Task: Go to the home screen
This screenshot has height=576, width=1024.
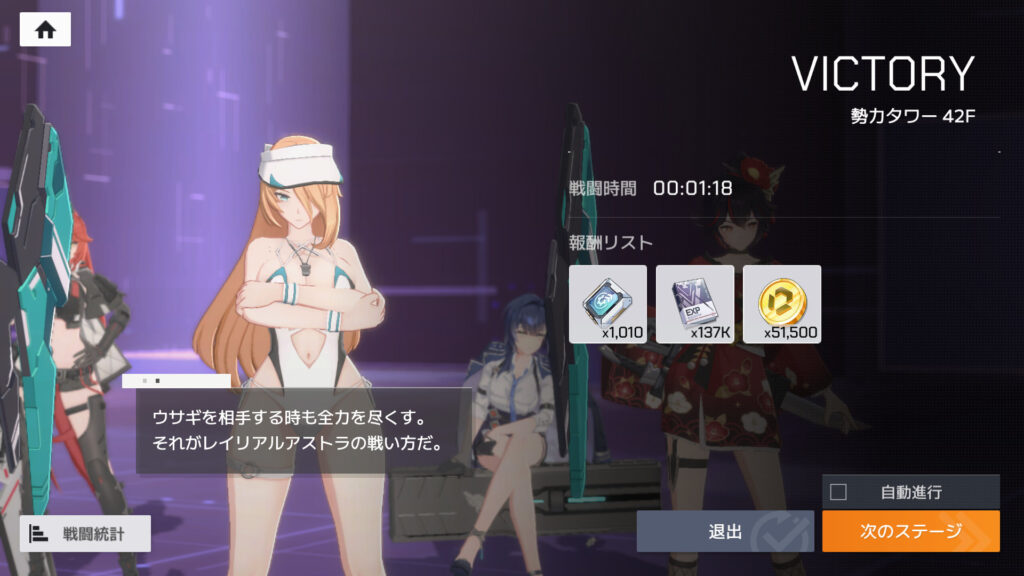Action: point(45,30)
